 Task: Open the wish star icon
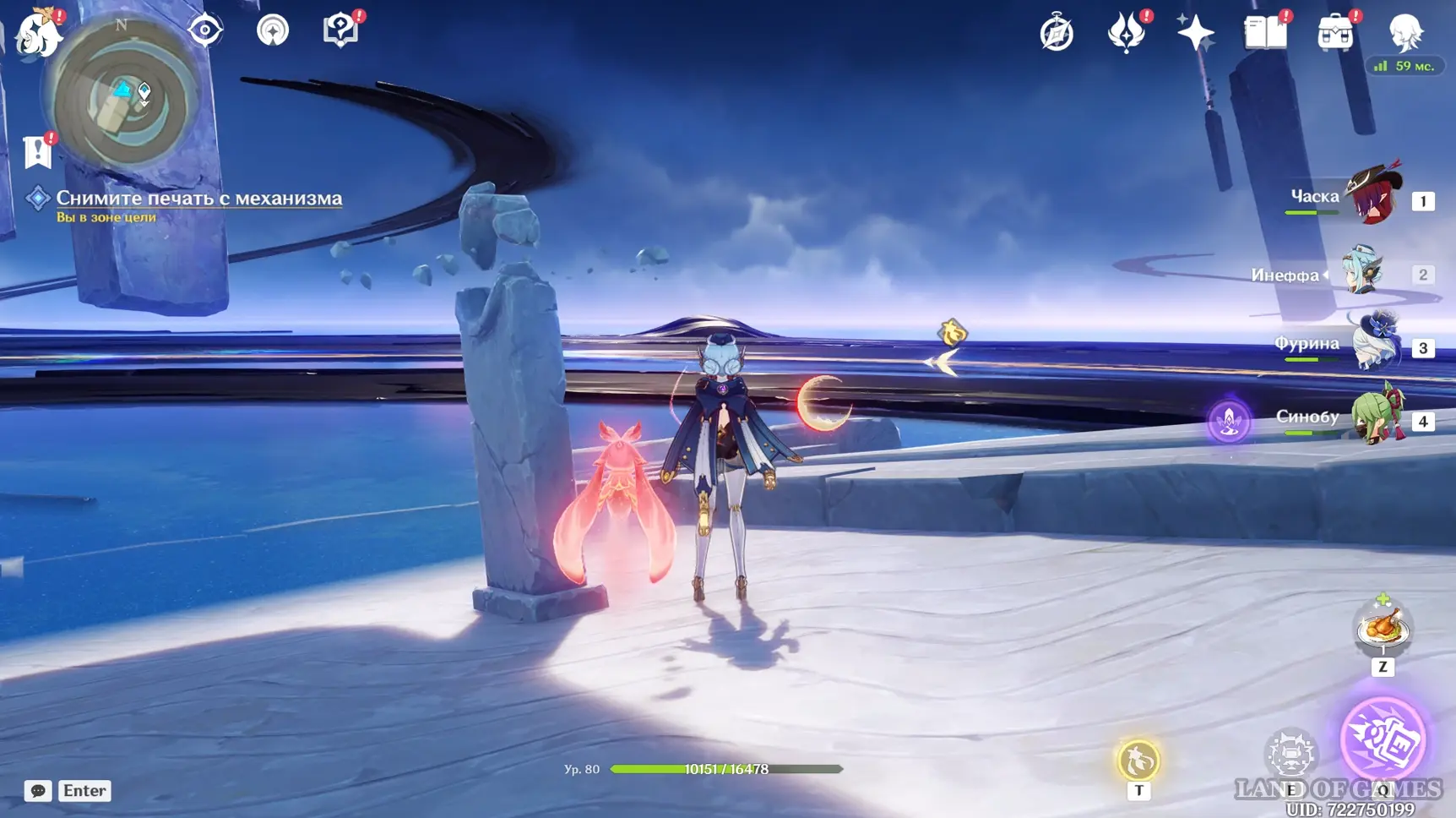(x=1196, y=34)
